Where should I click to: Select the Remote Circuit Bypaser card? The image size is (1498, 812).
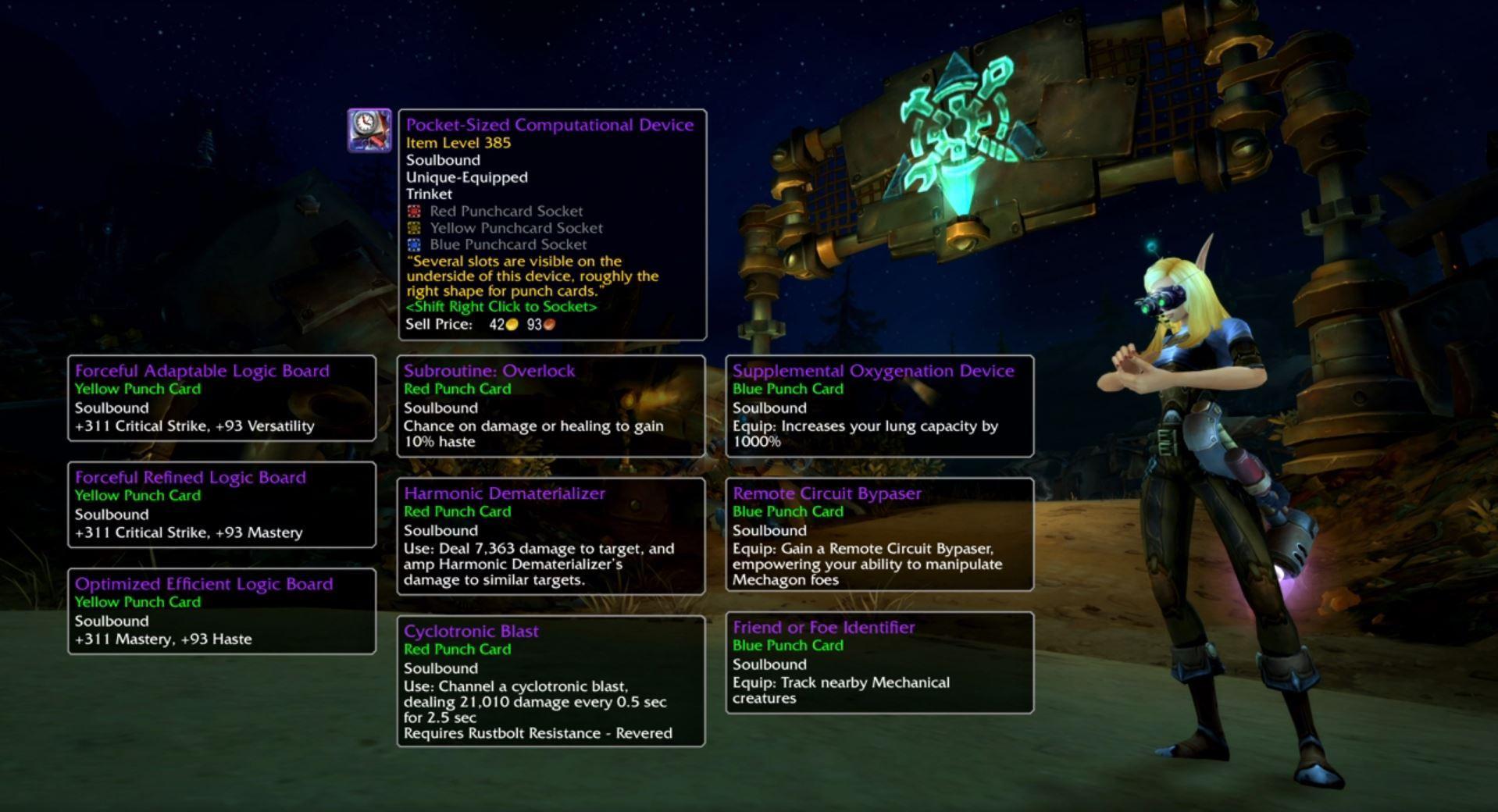coord(879,535)
